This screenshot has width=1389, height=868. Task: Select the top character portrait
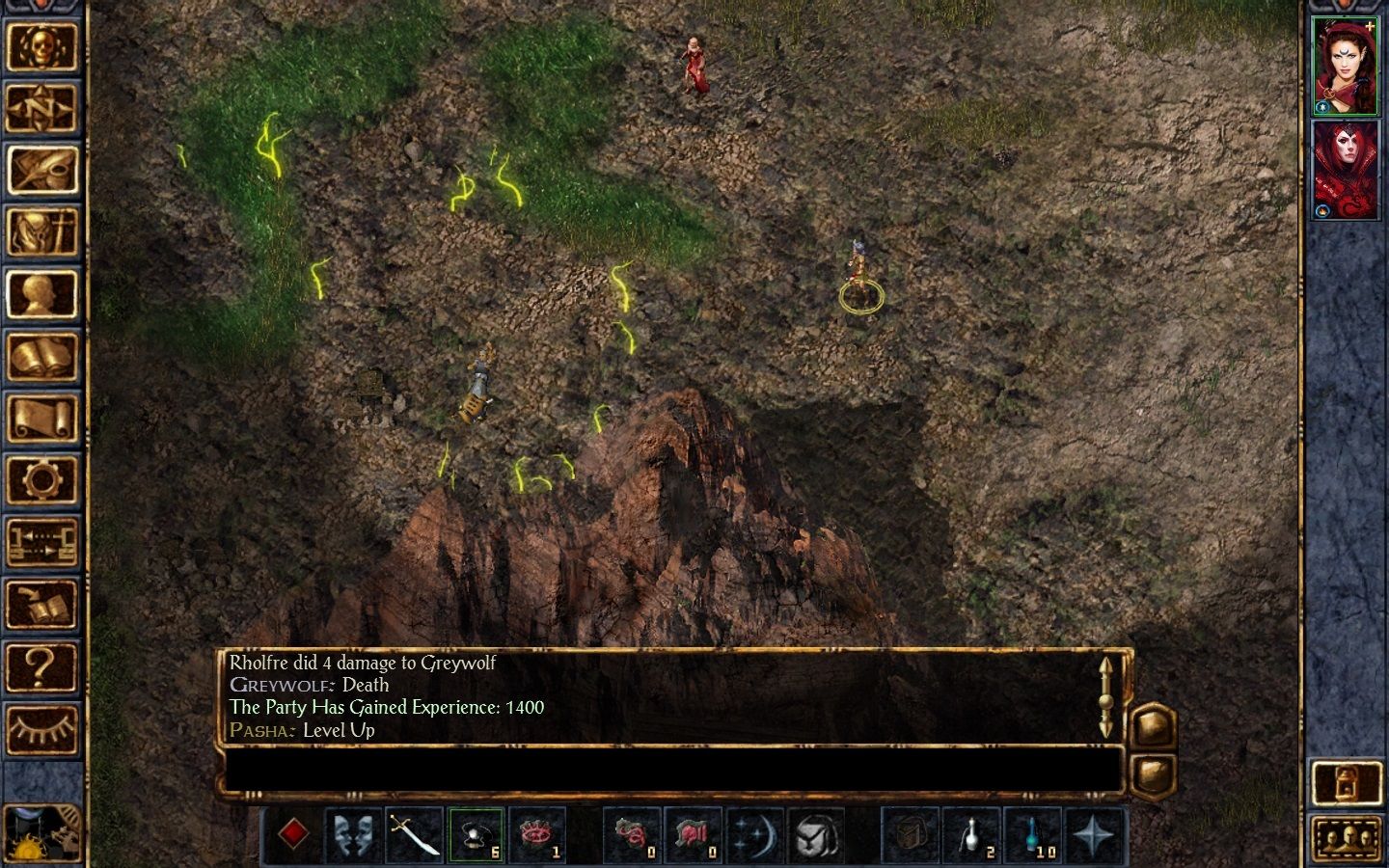tap(1345, 66)
